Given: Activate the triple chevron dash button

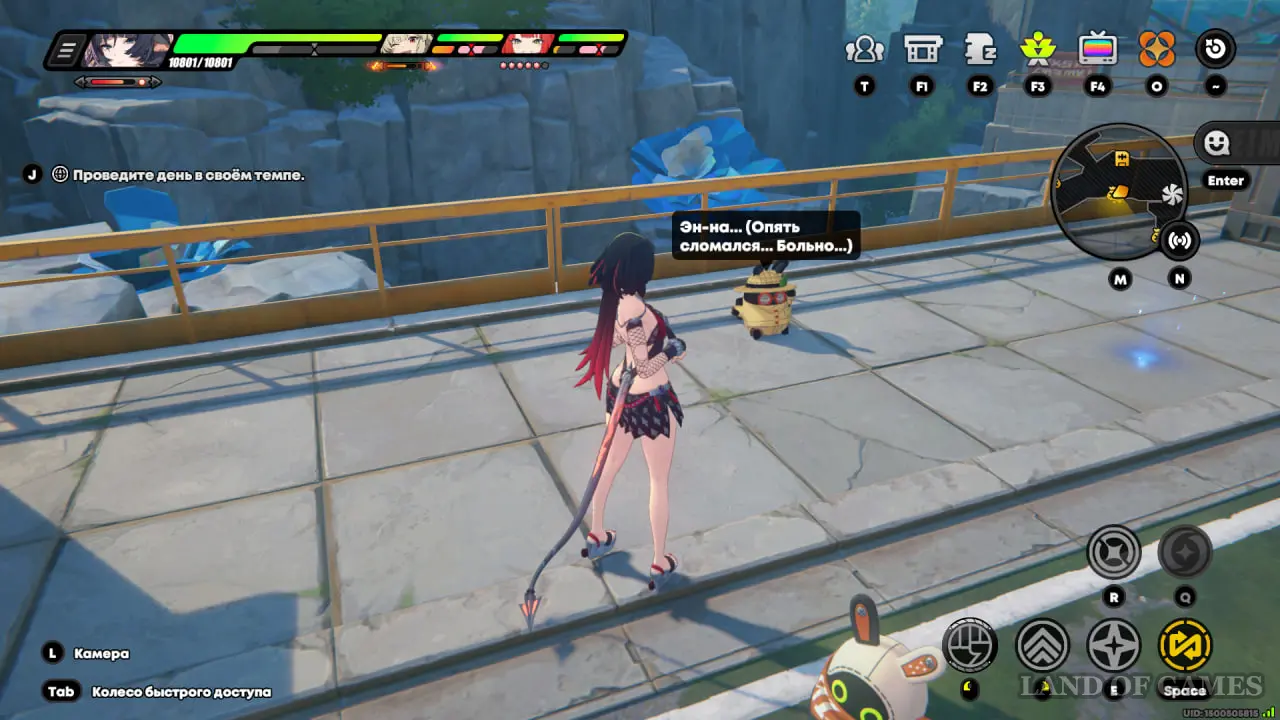Looking at the screenshot, I should [1042, 645].
